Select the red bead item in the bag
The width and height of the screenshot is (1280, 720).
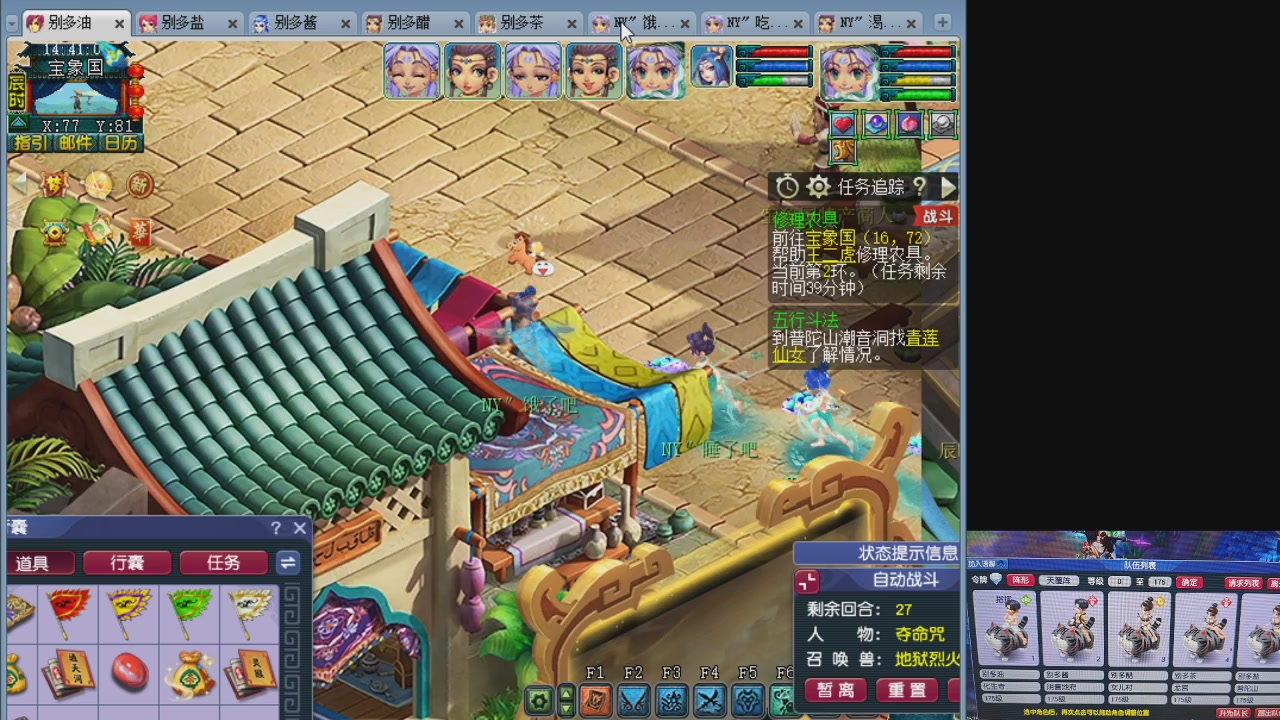tap(128, 672)
